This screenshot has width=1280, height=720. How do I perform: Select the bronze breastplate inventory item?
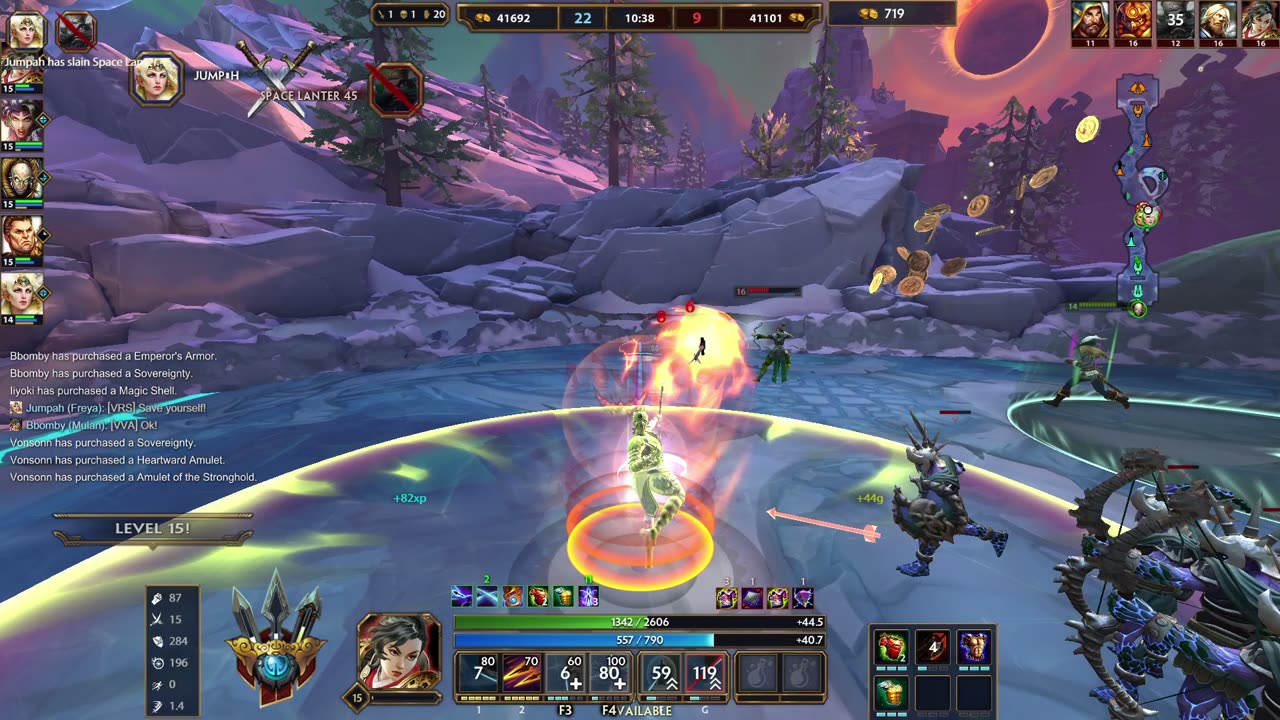click(973, 648)
